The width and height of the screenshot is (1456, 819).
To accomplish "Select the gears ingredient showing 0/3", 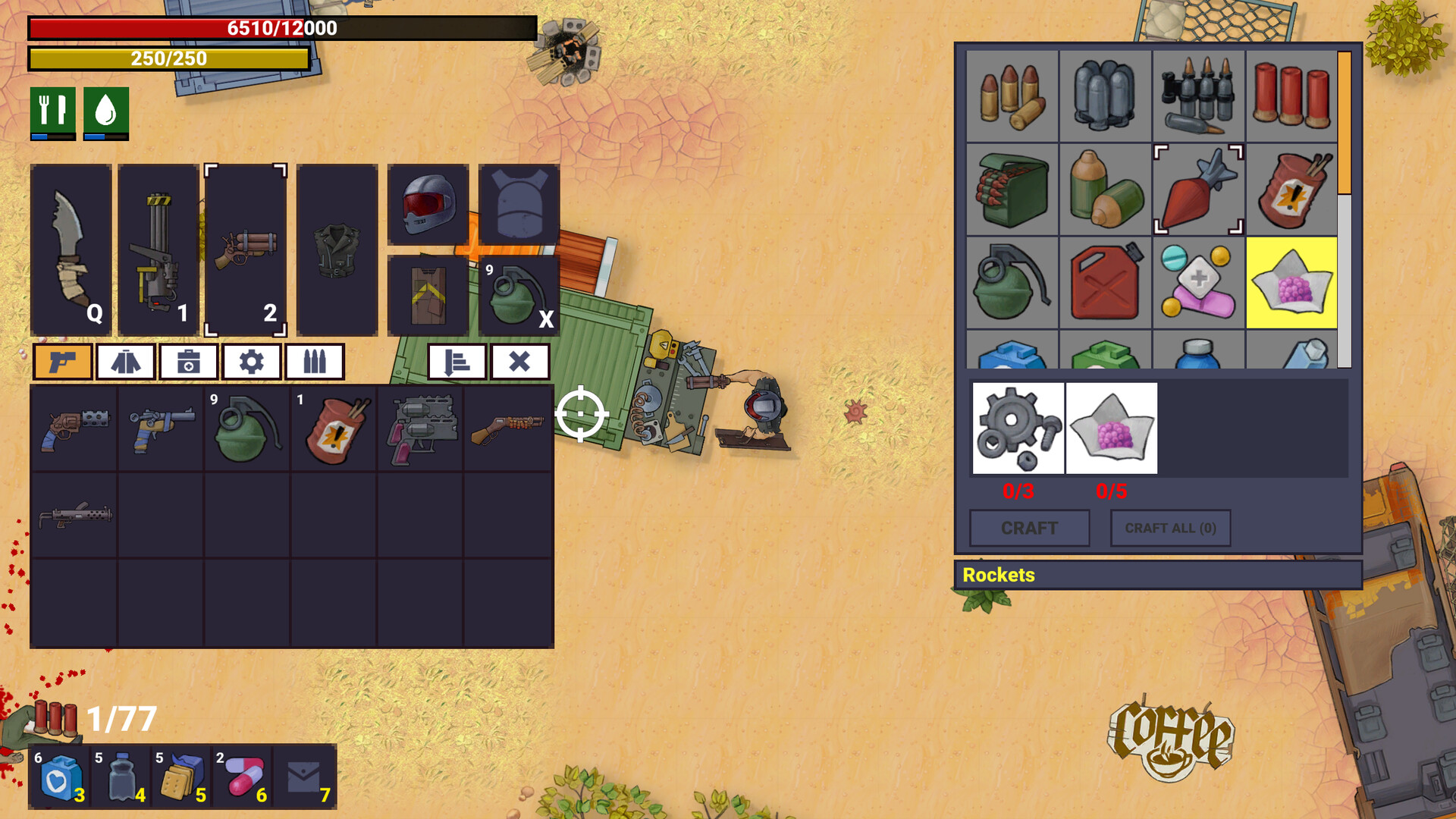I will click(x=1018, y=429).
